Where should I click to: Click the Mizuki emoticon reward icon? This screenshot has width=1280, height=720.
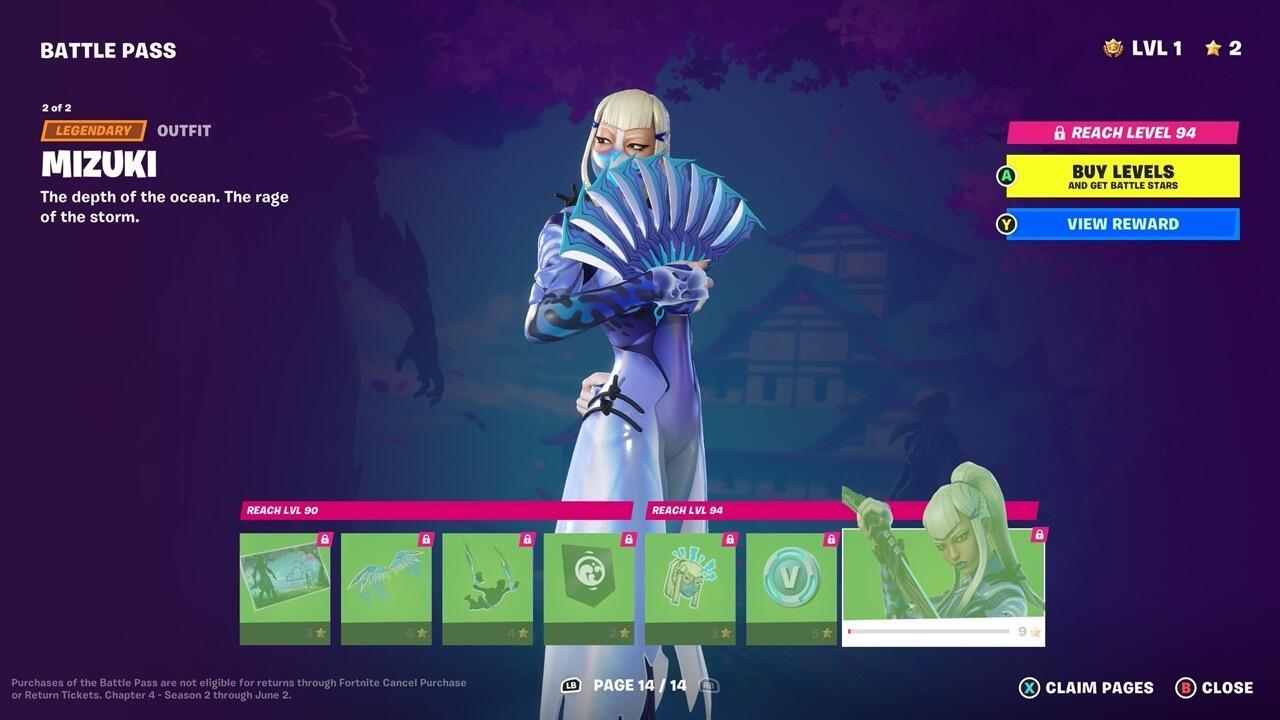[x=690, y=582]
